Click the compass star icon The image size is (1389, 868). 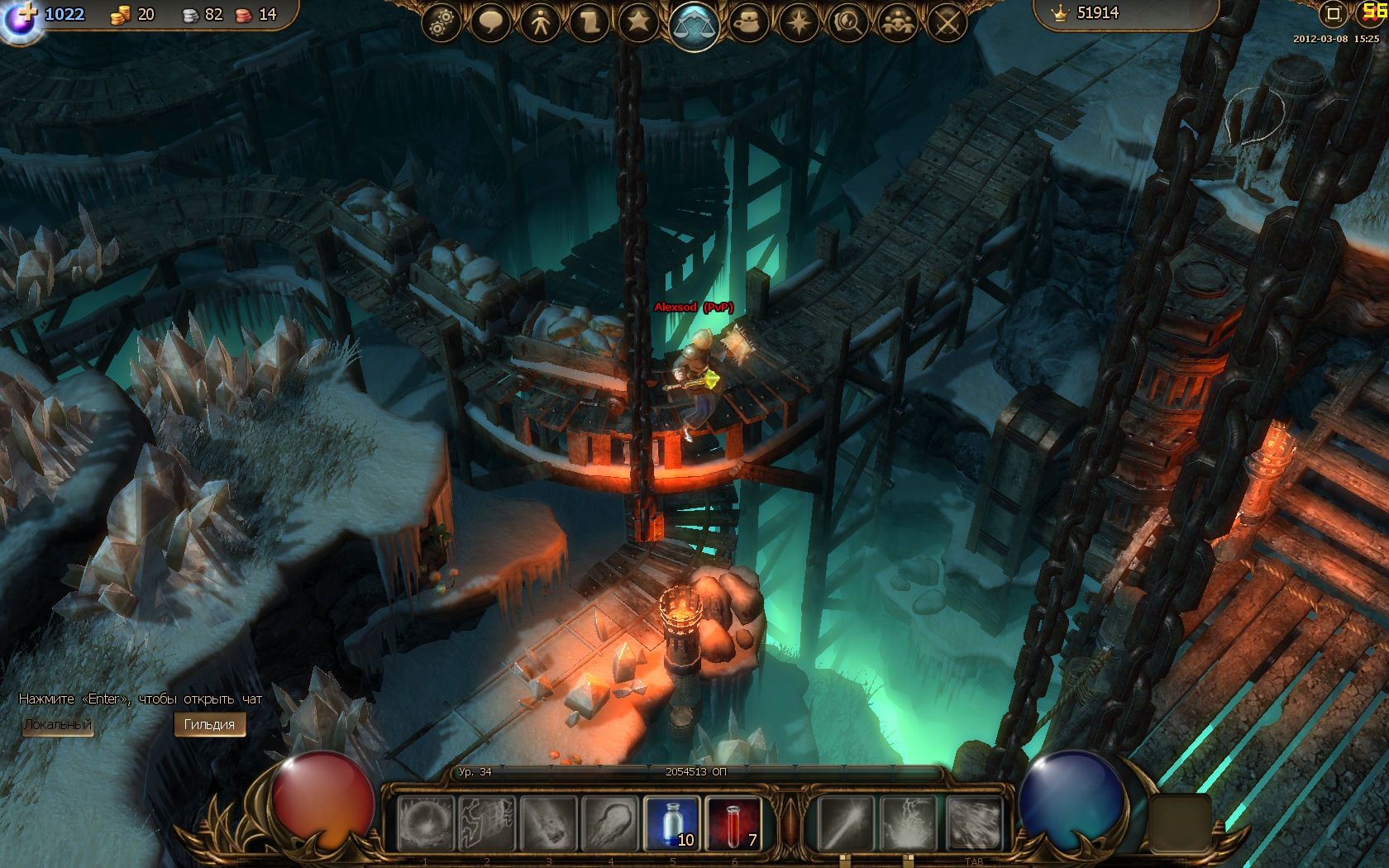tap(798, 23)
